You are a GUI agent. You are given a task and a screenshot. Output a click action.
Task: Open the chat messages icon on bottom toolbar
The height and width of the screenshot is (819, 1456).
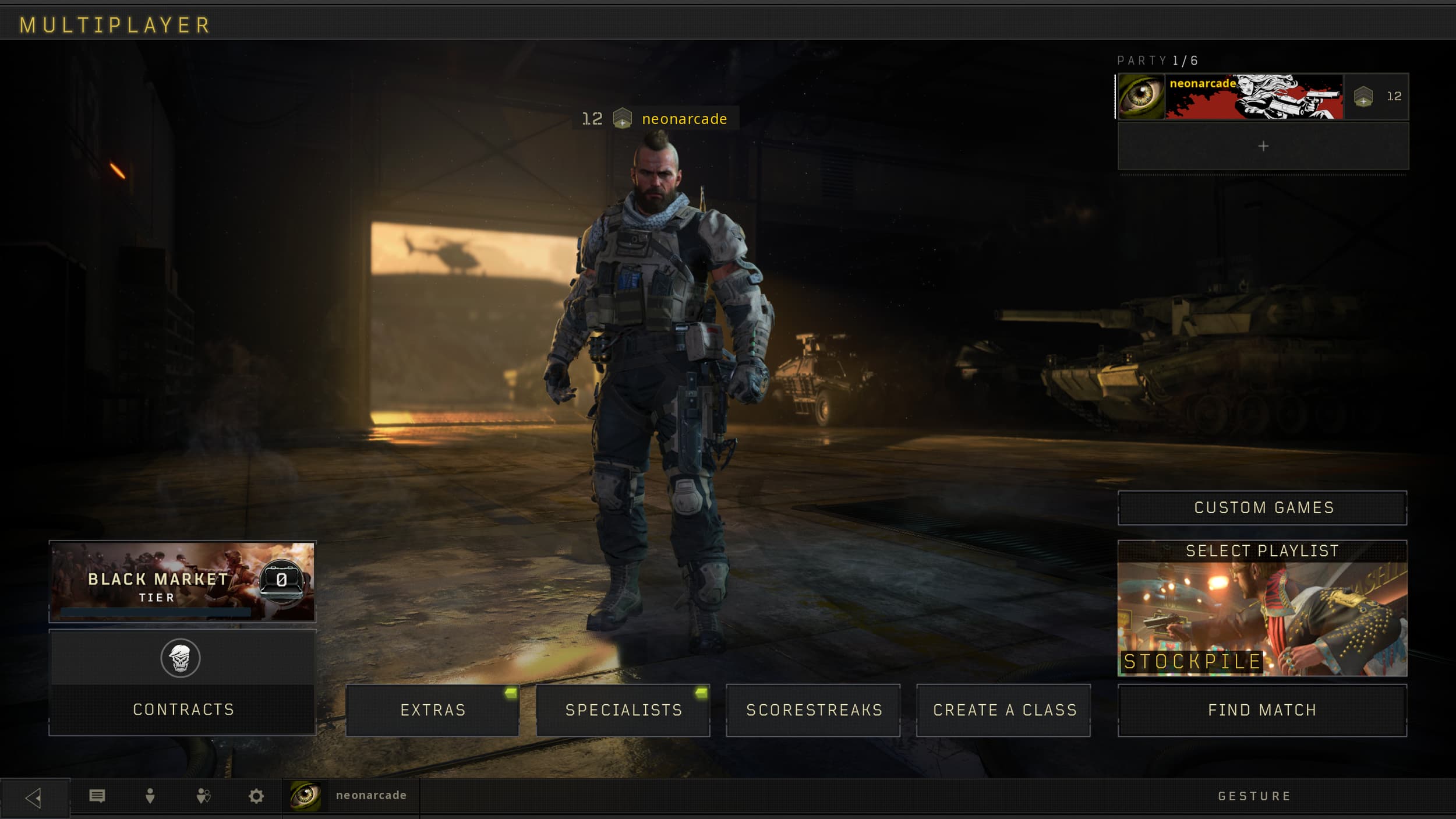coord(98,795)
